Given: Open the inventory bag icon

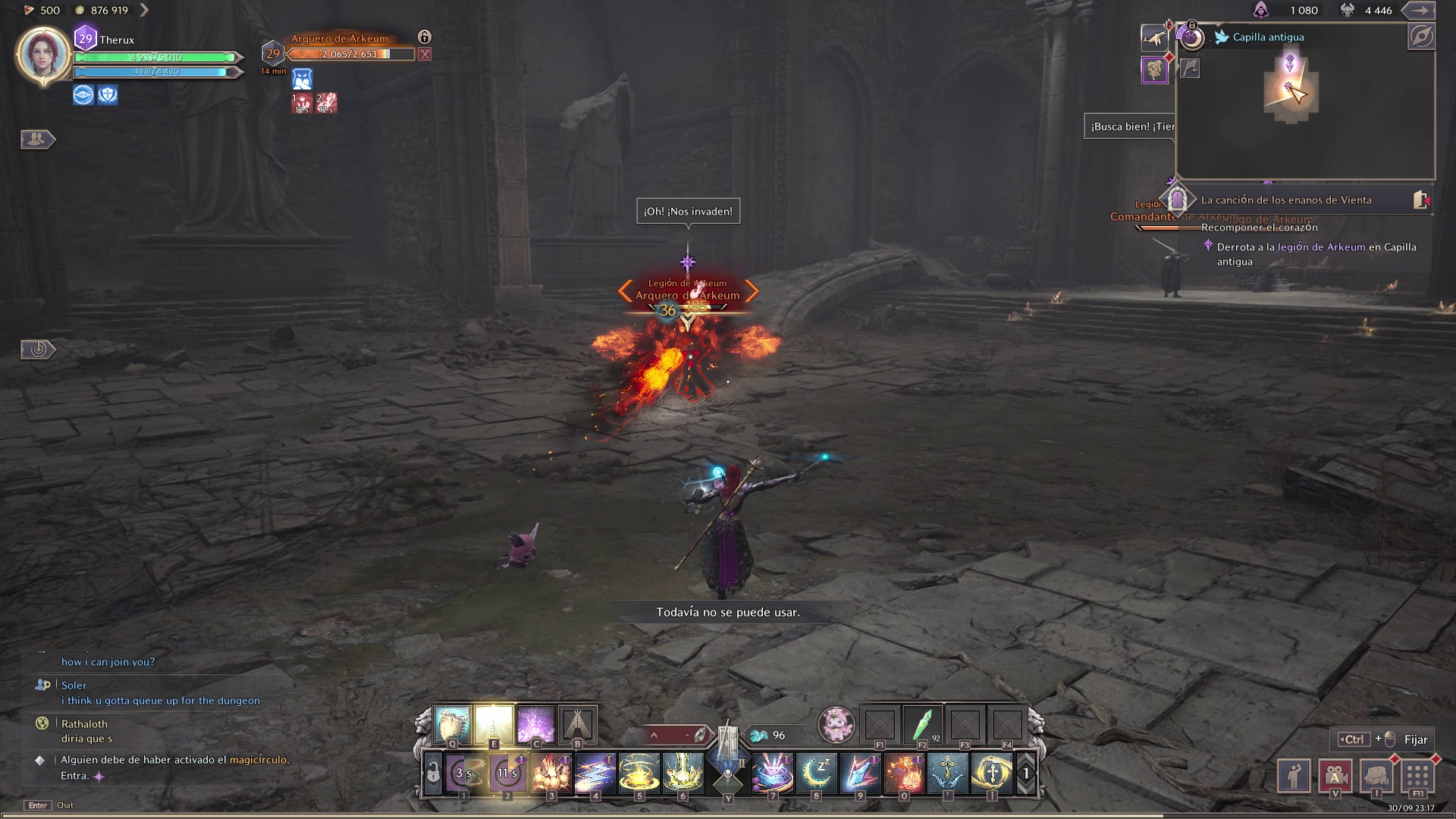Looking at the screenshot, I should click(1376, 776).
